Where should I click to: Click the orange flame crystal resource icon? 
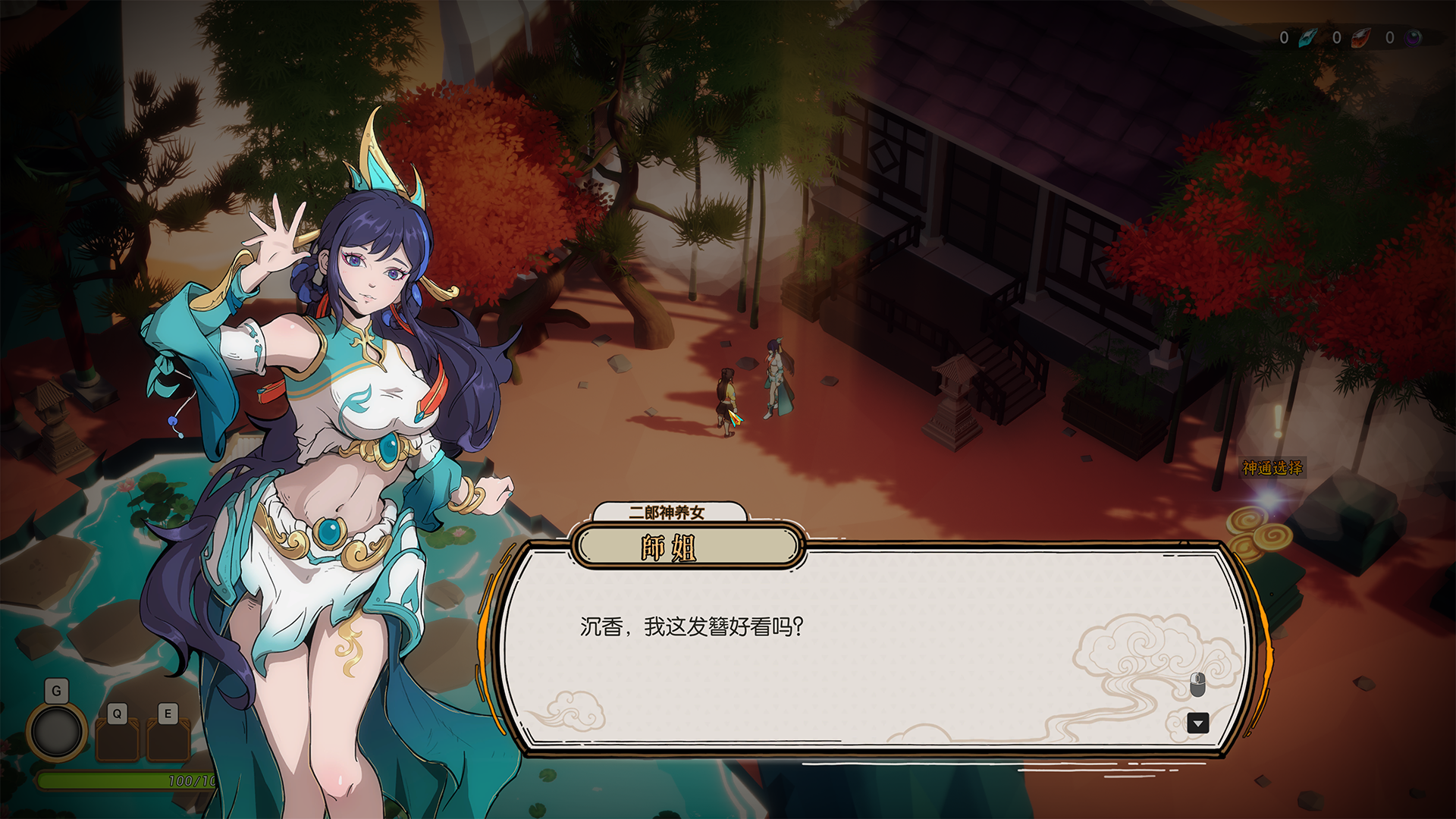click(1362, 38)
